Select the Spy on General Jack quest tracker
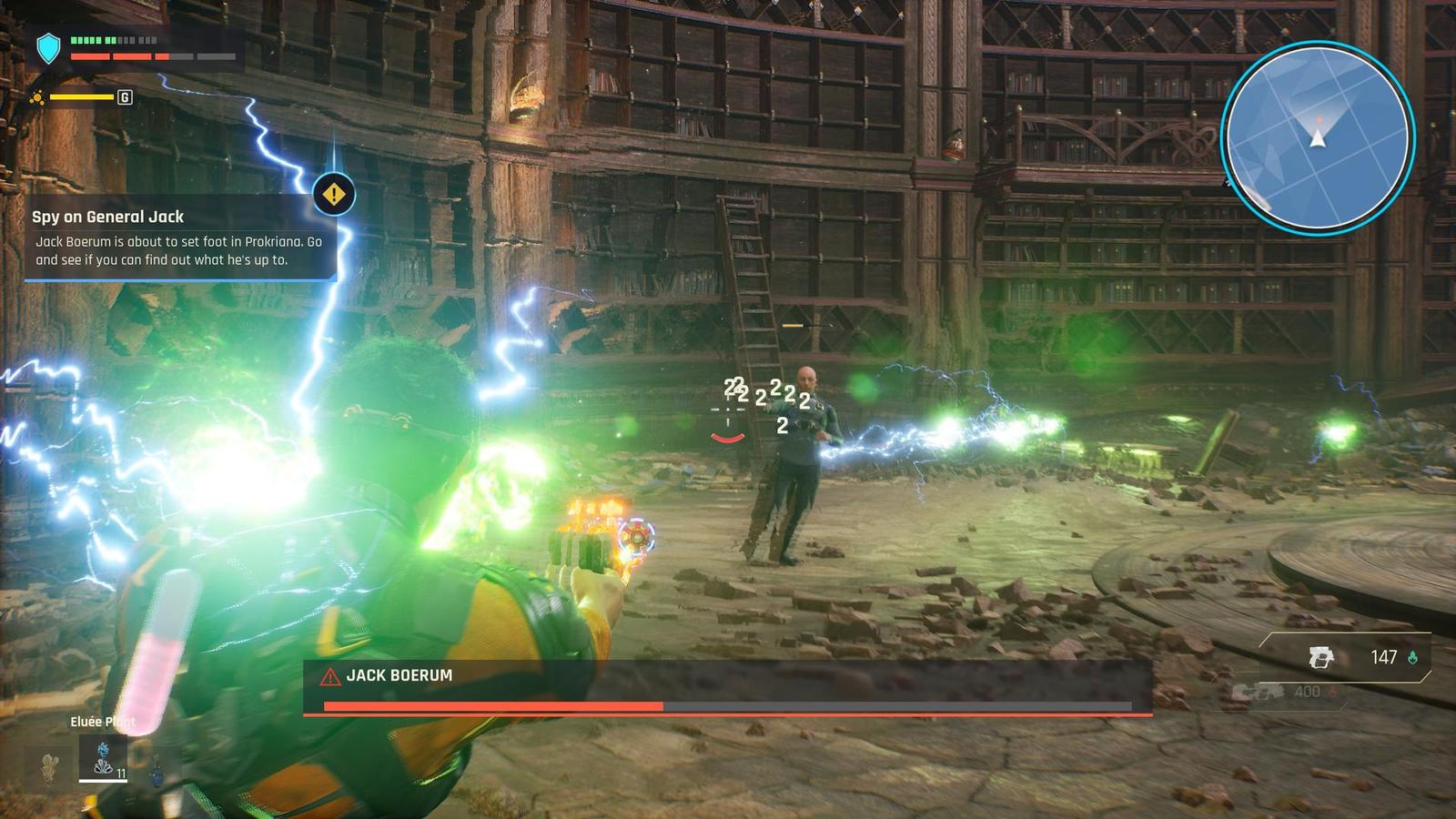The width and height of the screenshot is (1456, 819). pos(179,238)
